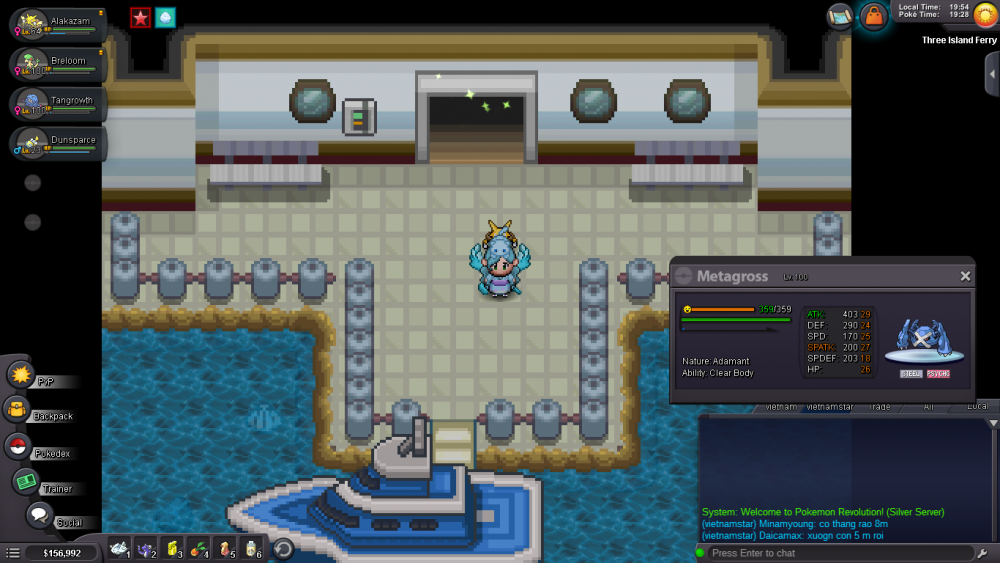The height and width of the screenshot is (563, 1000).
Task: Close the Metagross info window
Action: coord(965,276)
